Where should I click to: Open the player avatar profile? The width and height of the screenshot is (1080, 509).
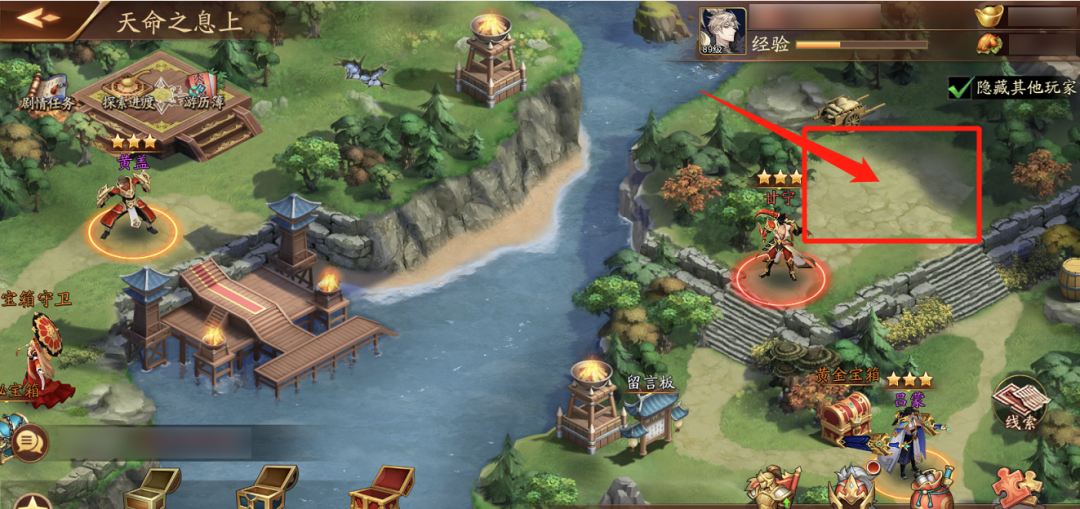tap(722, 31)
